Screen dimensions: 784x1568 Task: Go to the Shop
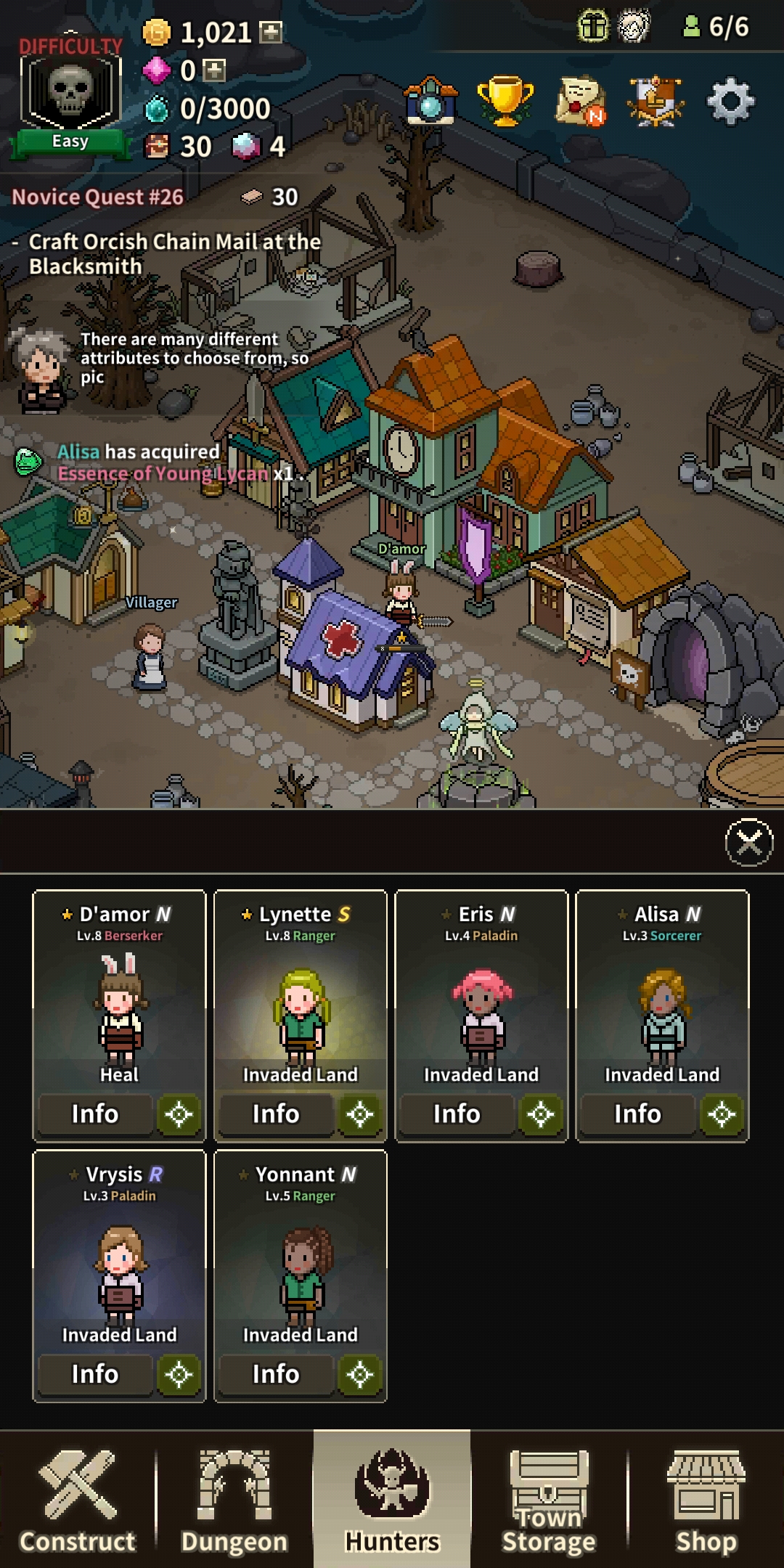coord(706,1500)
